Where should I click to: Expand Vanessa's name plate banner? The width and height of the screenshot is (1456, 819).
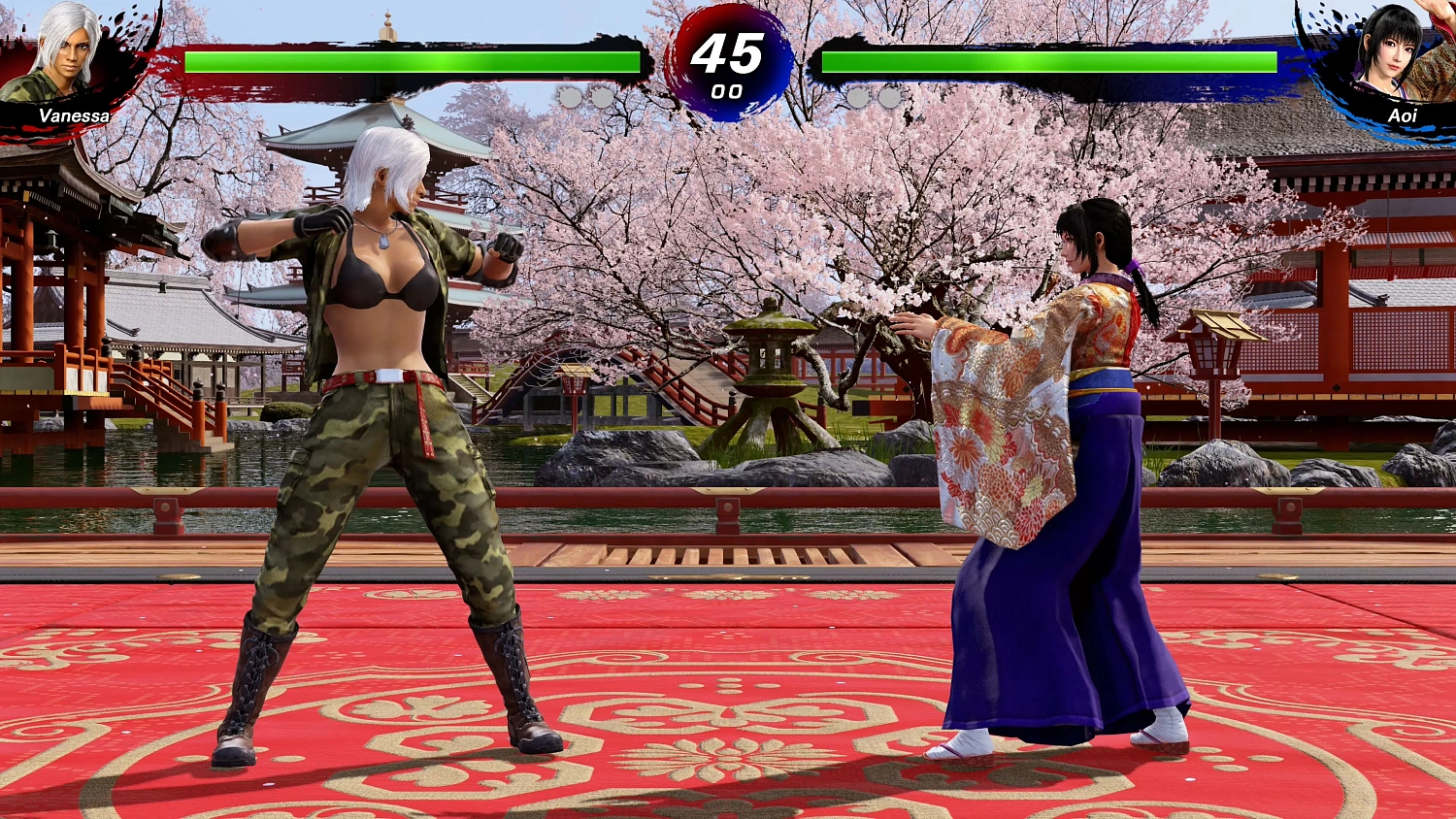click(x=60, y=116)
